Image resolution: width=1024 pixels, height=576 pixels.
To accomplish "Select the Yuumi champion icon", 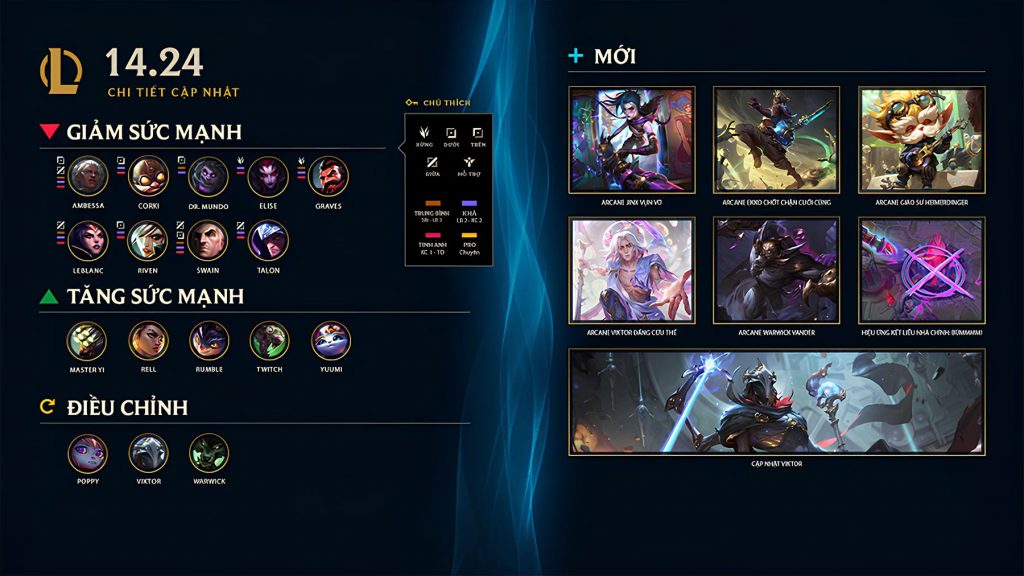I will point(331,341).
